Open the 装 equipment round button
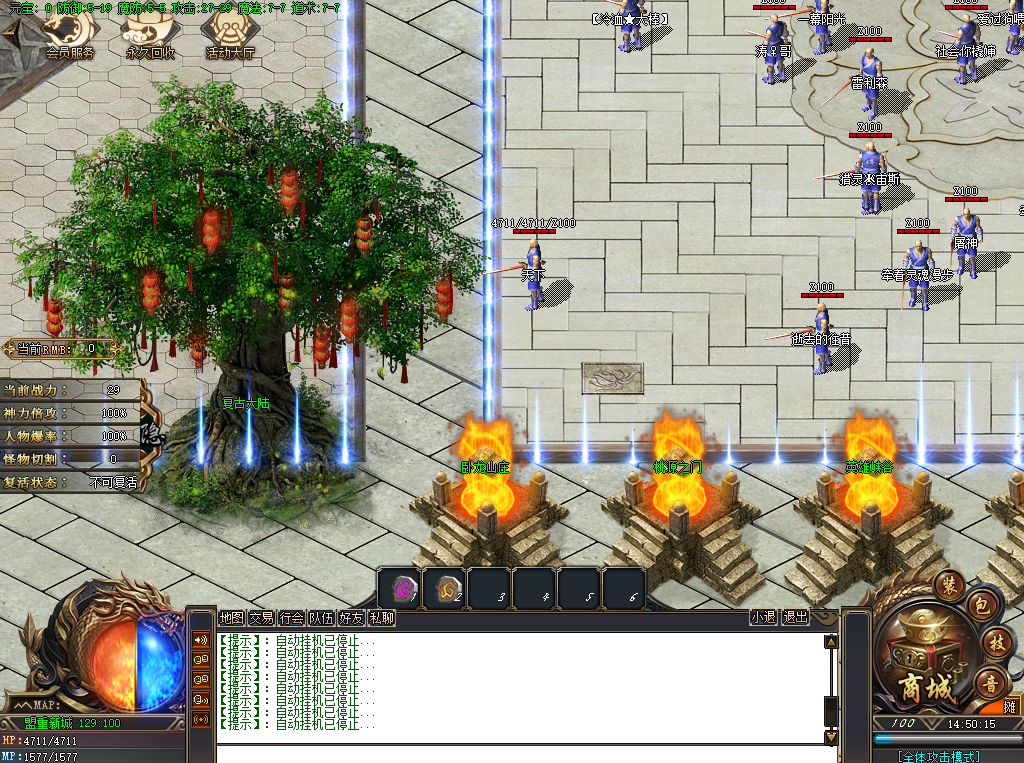Screen dimensions: 1024x763 coord(948,583)
